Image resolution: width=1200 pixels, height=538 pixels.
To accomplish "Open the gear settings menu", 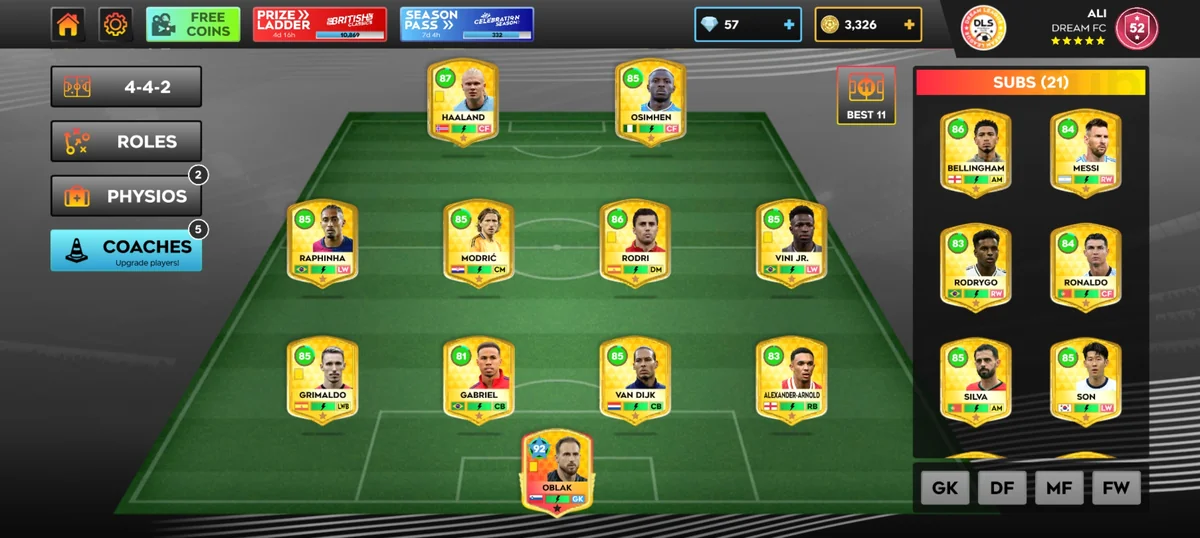I will (x=116, y=25).
